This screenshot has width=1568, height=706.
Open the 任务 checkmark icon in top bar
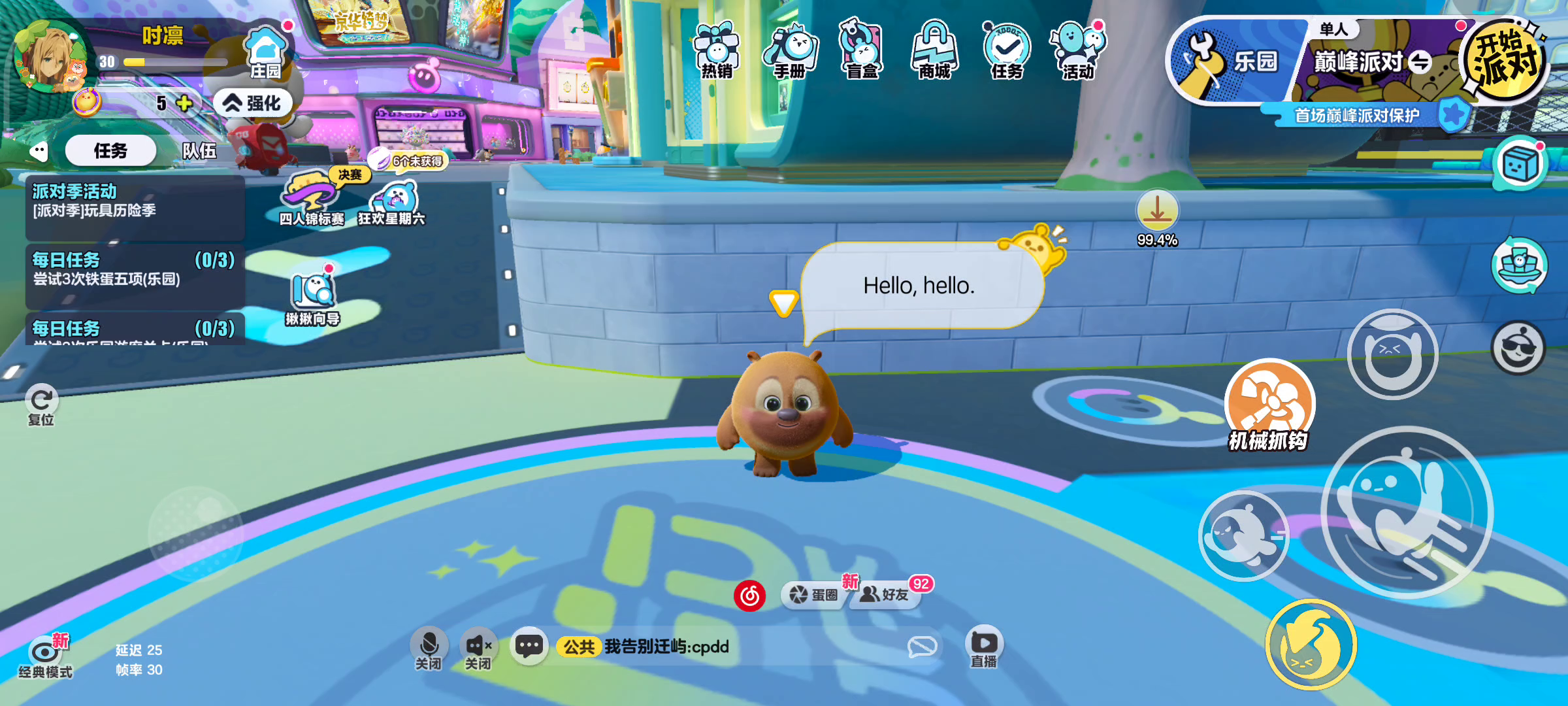1006,50
